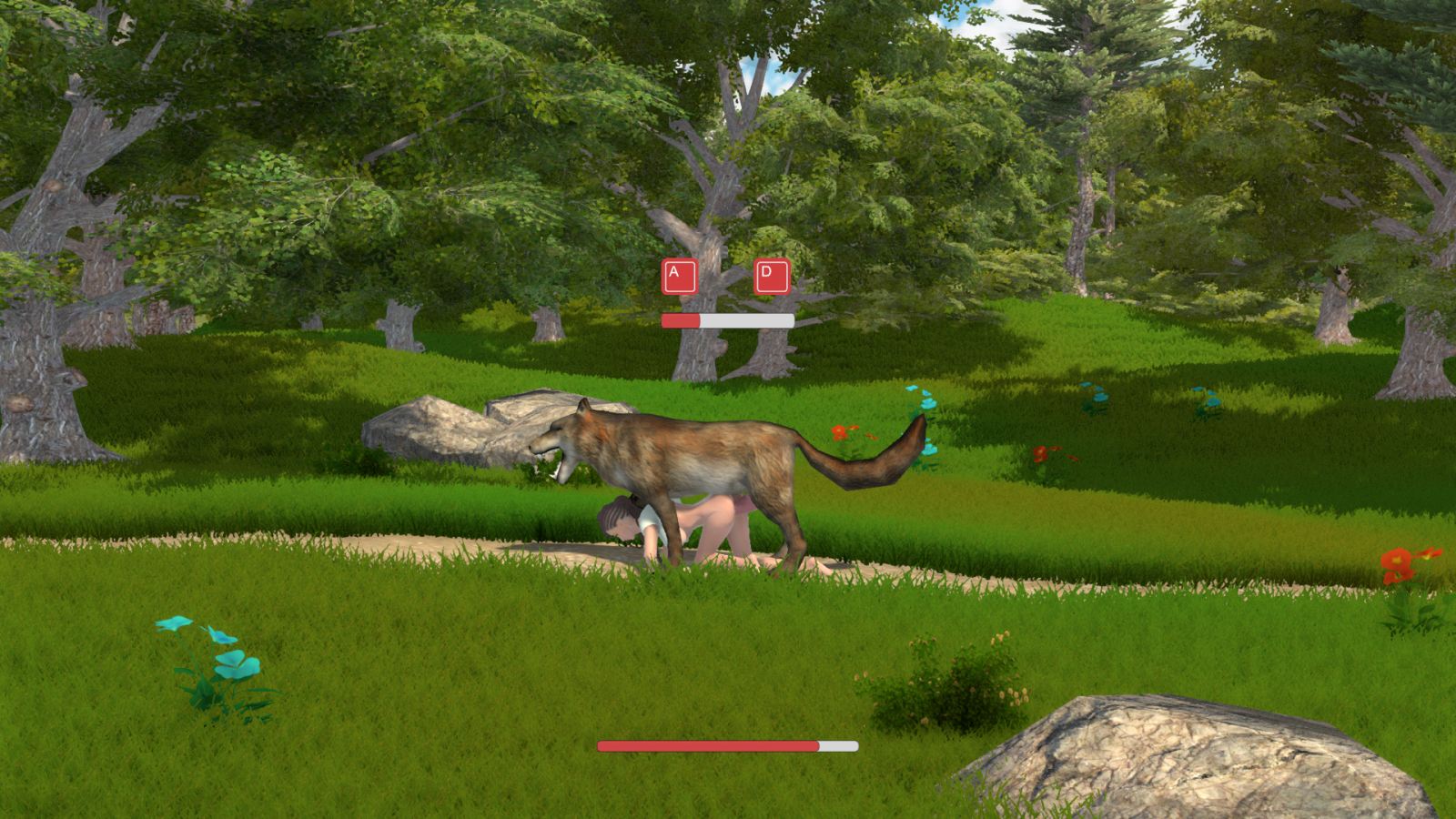This screenshot has height=819, width=1456.
Task: Click the white empty end of the bottom bar
Action: [x=837, y=745]
